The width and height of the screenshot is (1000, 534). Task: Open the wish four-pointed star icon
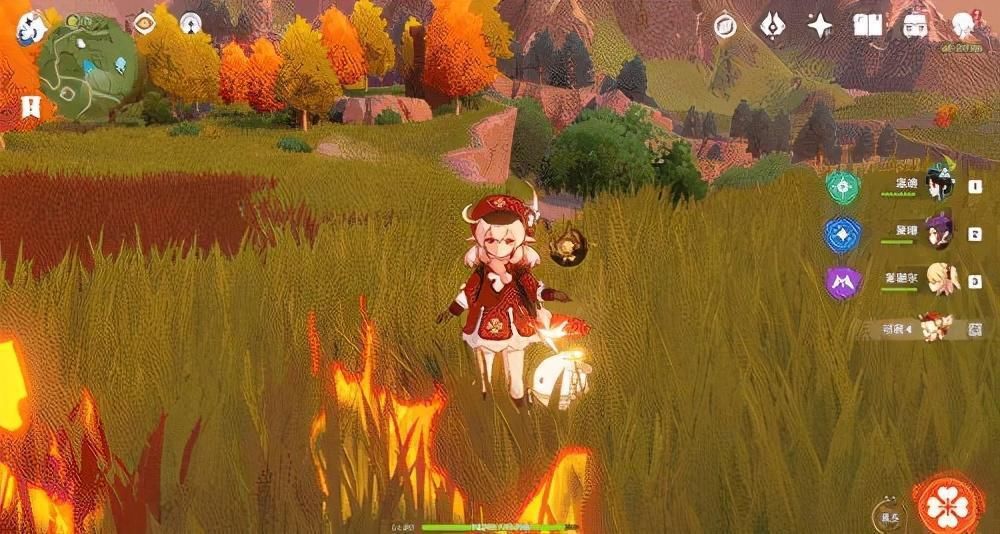820,26
